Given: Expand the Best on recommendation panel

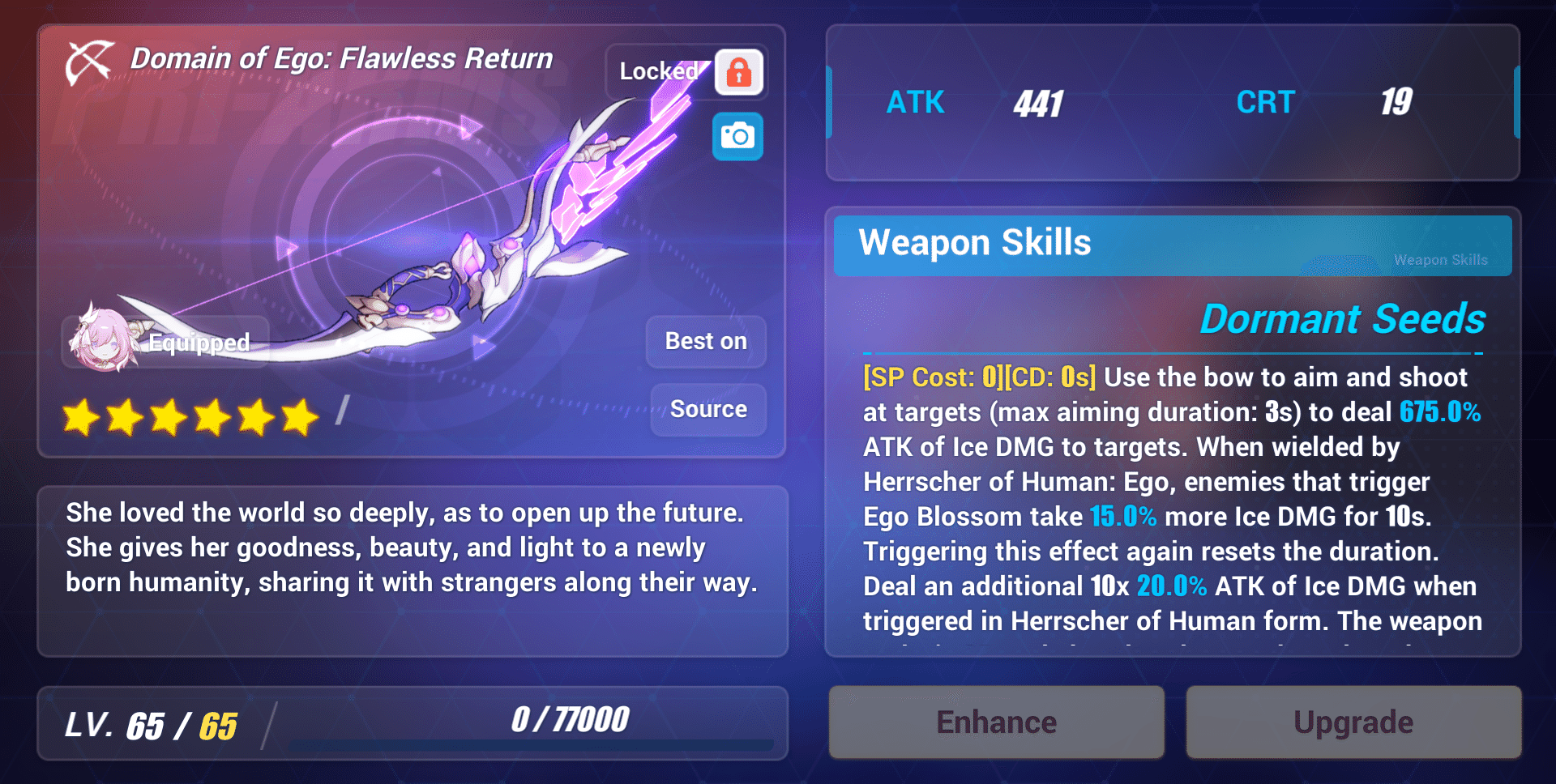Looking at the screenshot, I should pos(704,341).
